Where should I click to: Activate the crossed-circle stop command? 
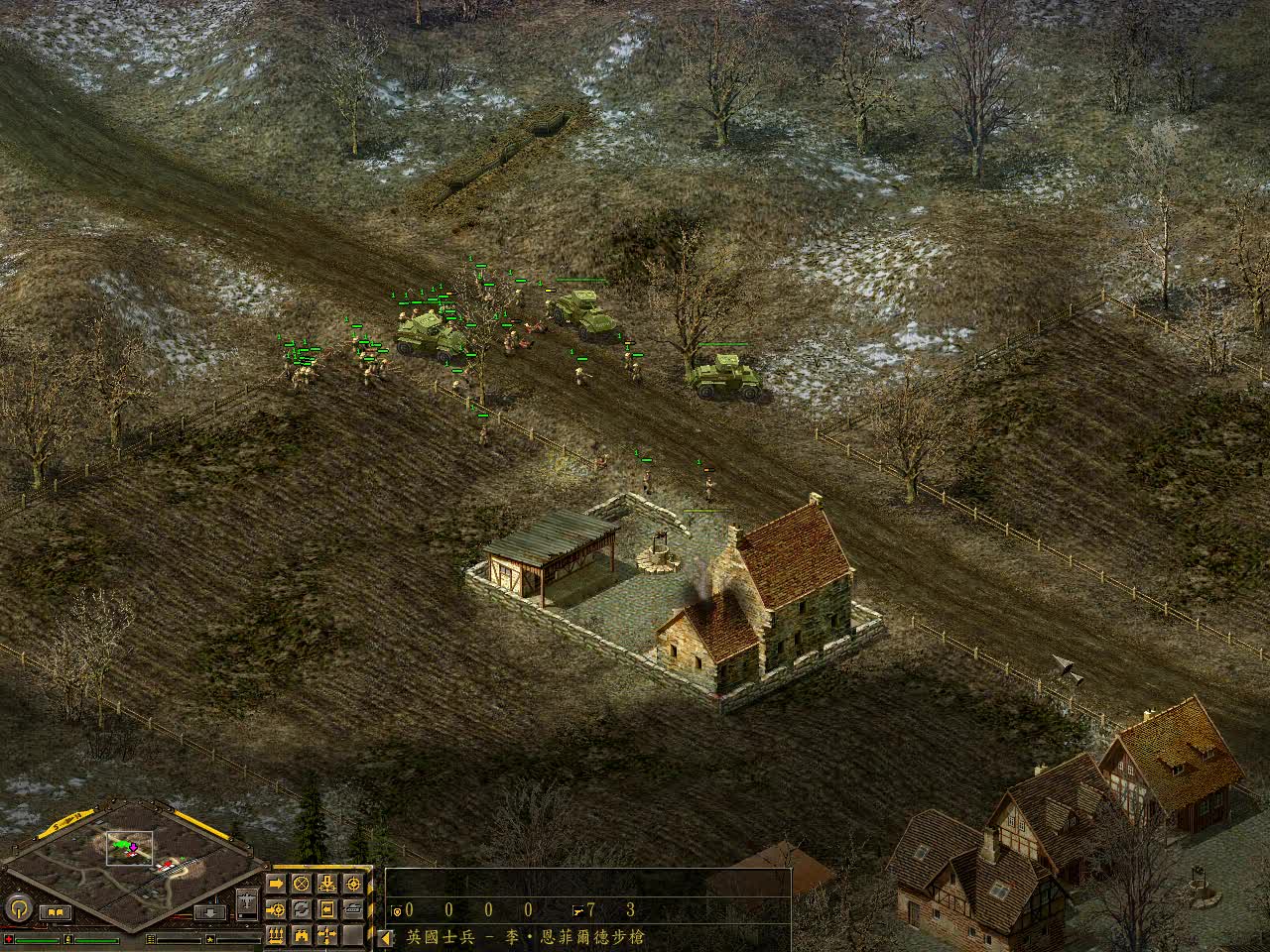tap(302, 883)
